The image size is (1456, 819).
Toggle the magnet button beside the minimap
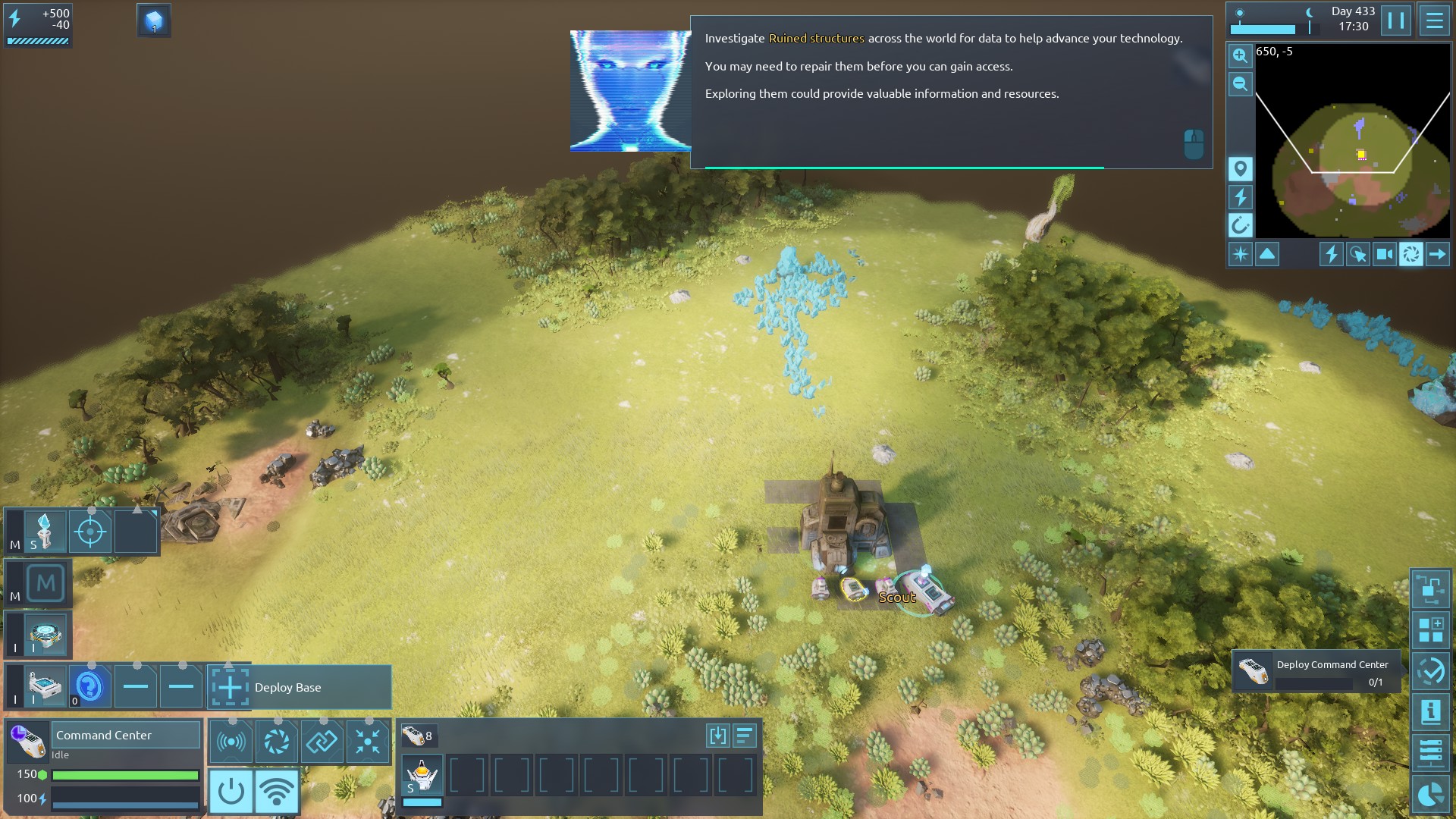point(1240,225)
